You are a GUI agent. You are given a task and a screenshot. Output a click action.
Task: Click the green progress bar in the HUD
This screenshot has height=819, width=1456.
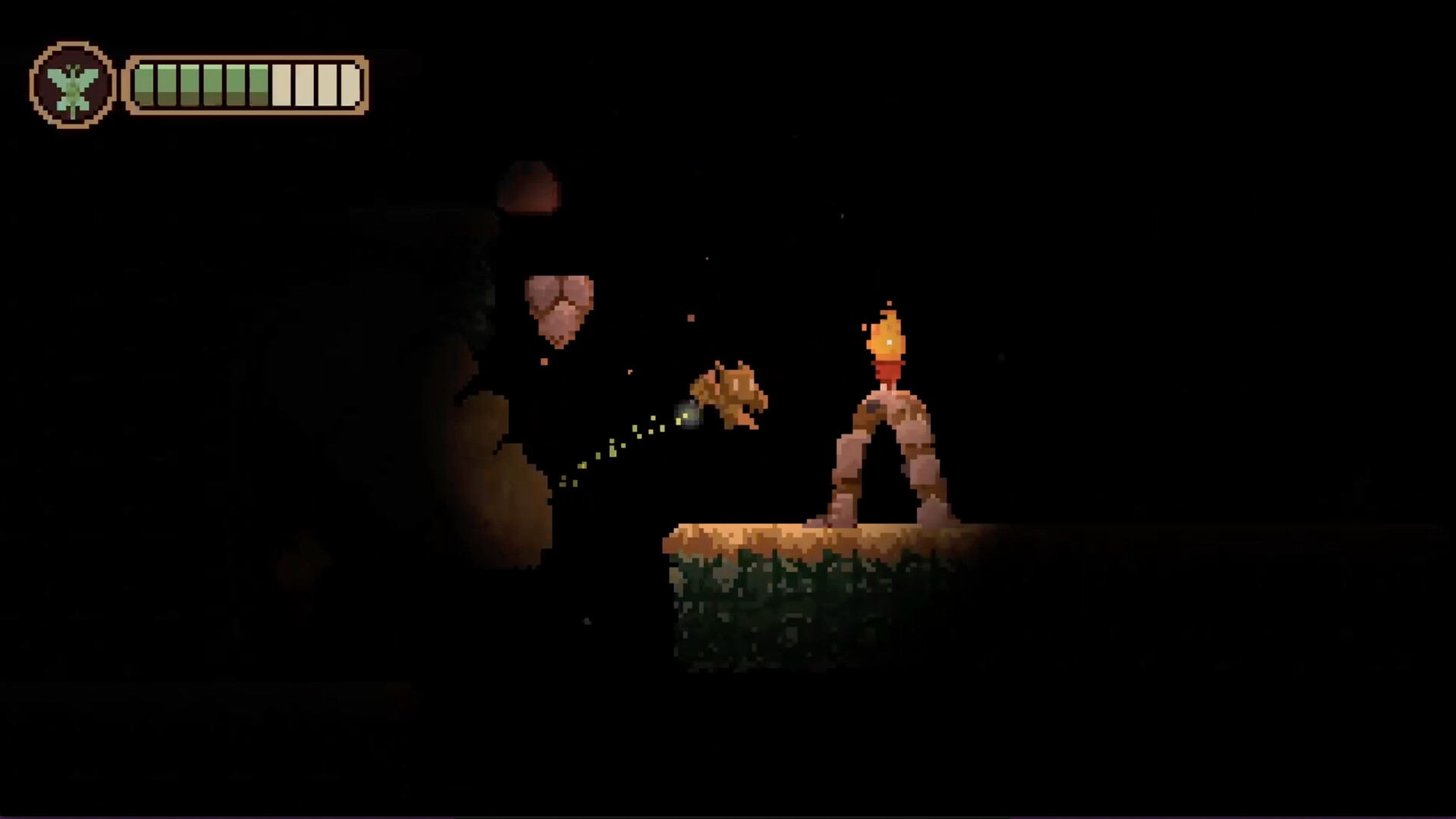click(x=205, y=83)
